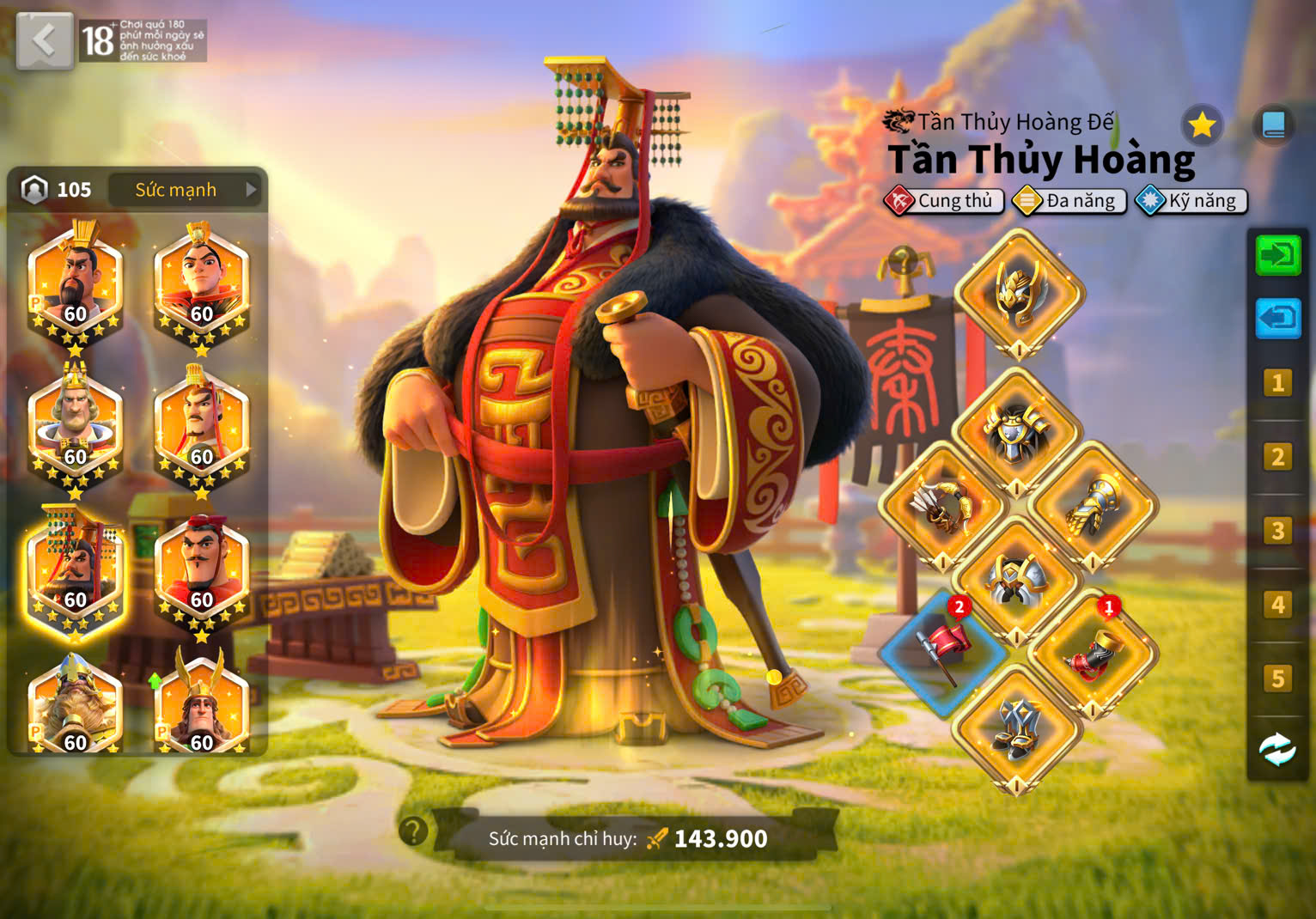Select the golden gauntlets equipment slot

pyautogui.click(x=1092, y=507)
